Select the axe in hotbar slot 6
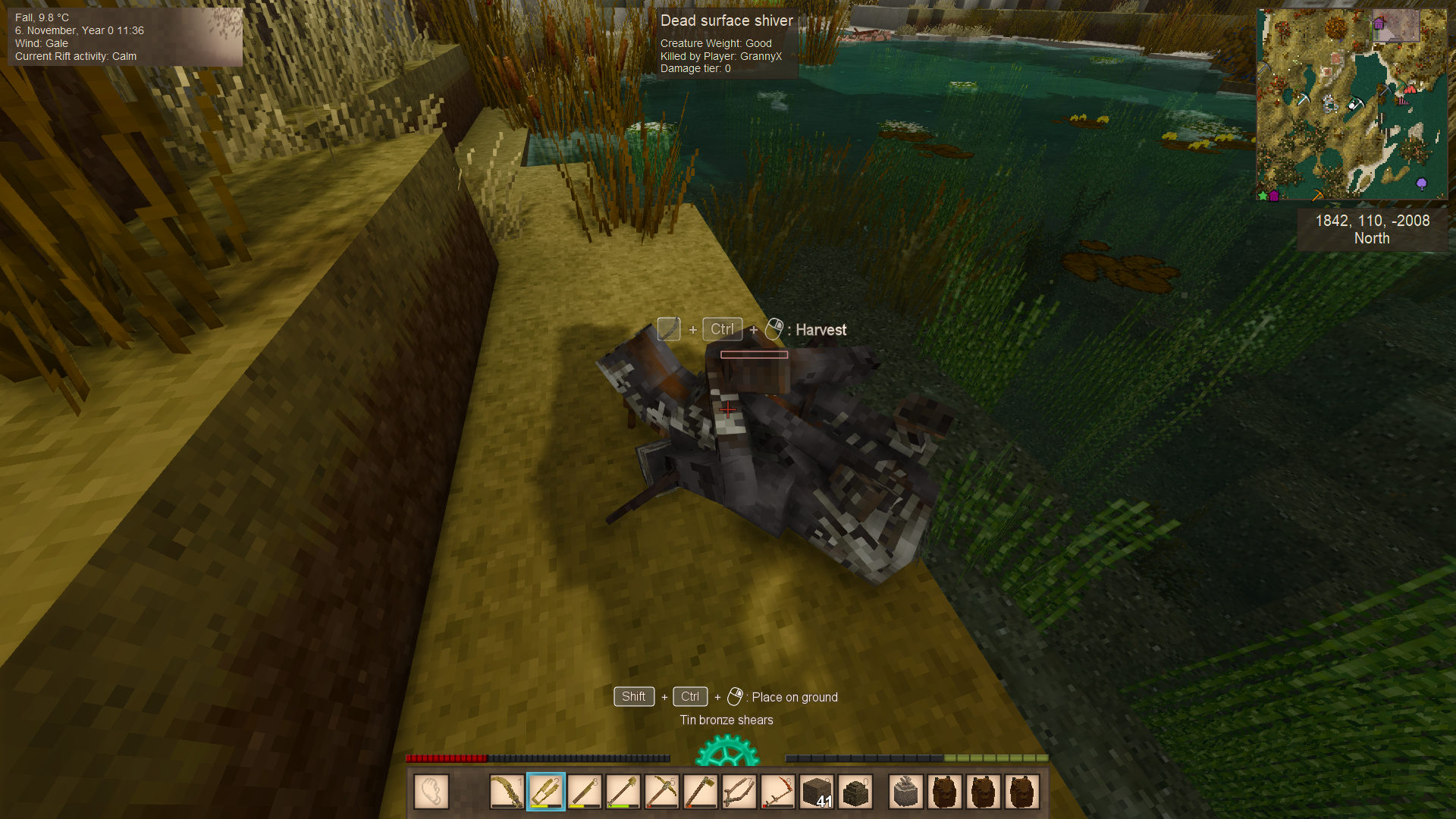Image resolution: width=1456 pixels, height=819 pixels. pyautogui.click(x=701, y=792)
